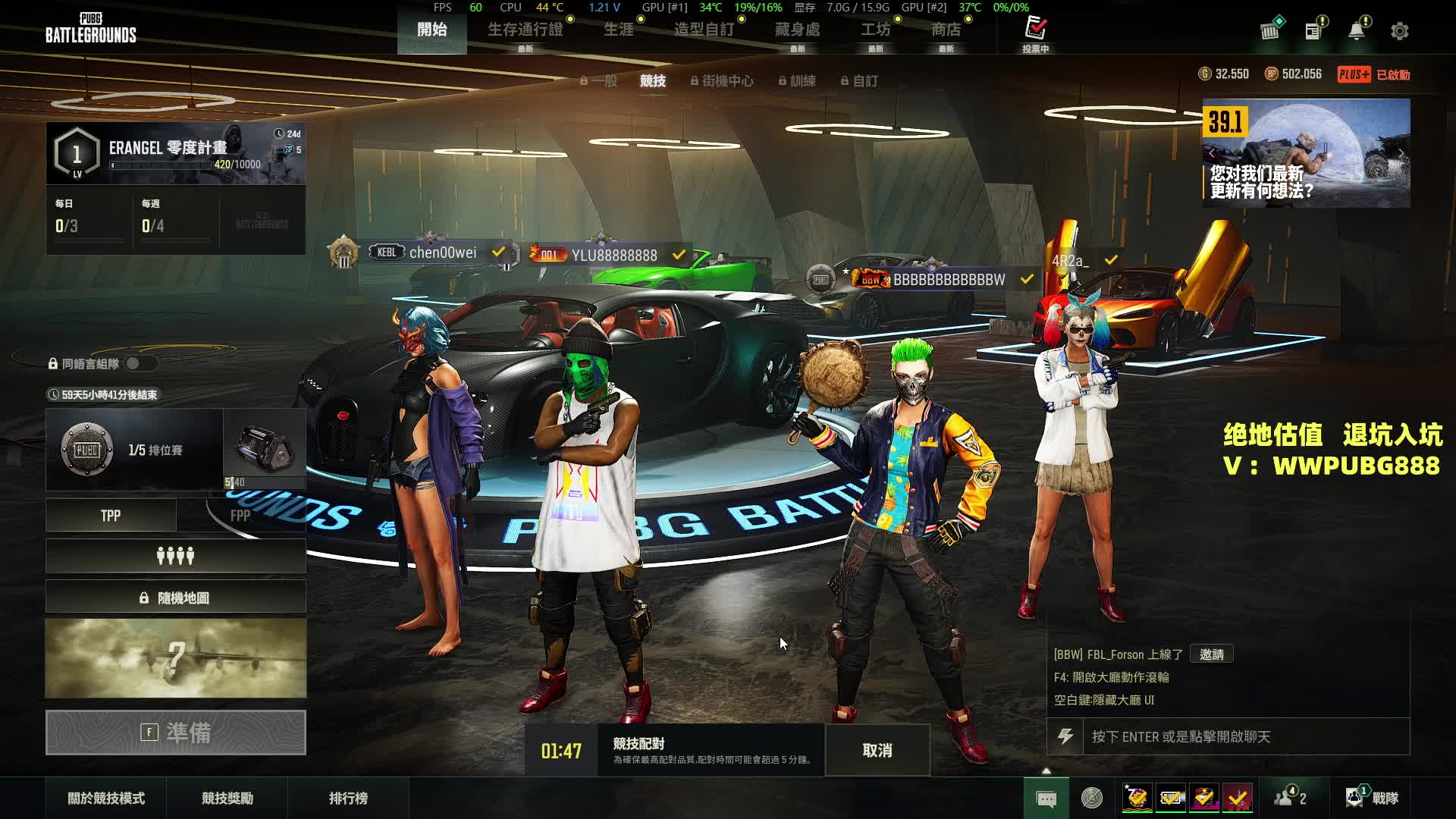This screenshot has width=1456, height=819.
Task: Visit the 商店 store tab
Action: point(946,30)
